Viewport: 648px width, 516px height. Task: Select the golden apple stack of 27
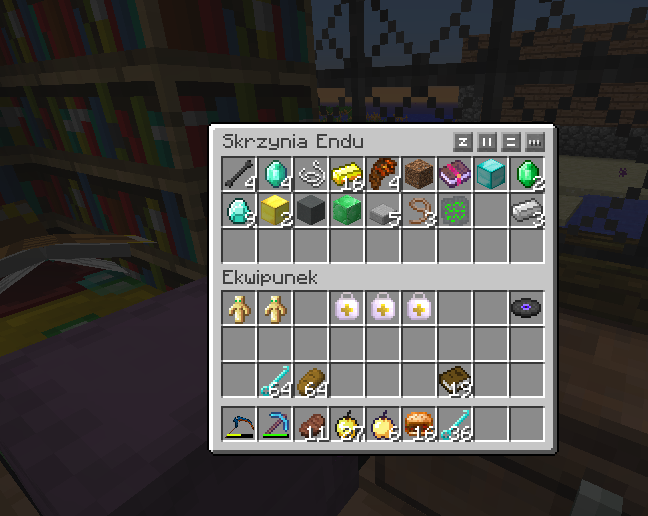[347, 425]
